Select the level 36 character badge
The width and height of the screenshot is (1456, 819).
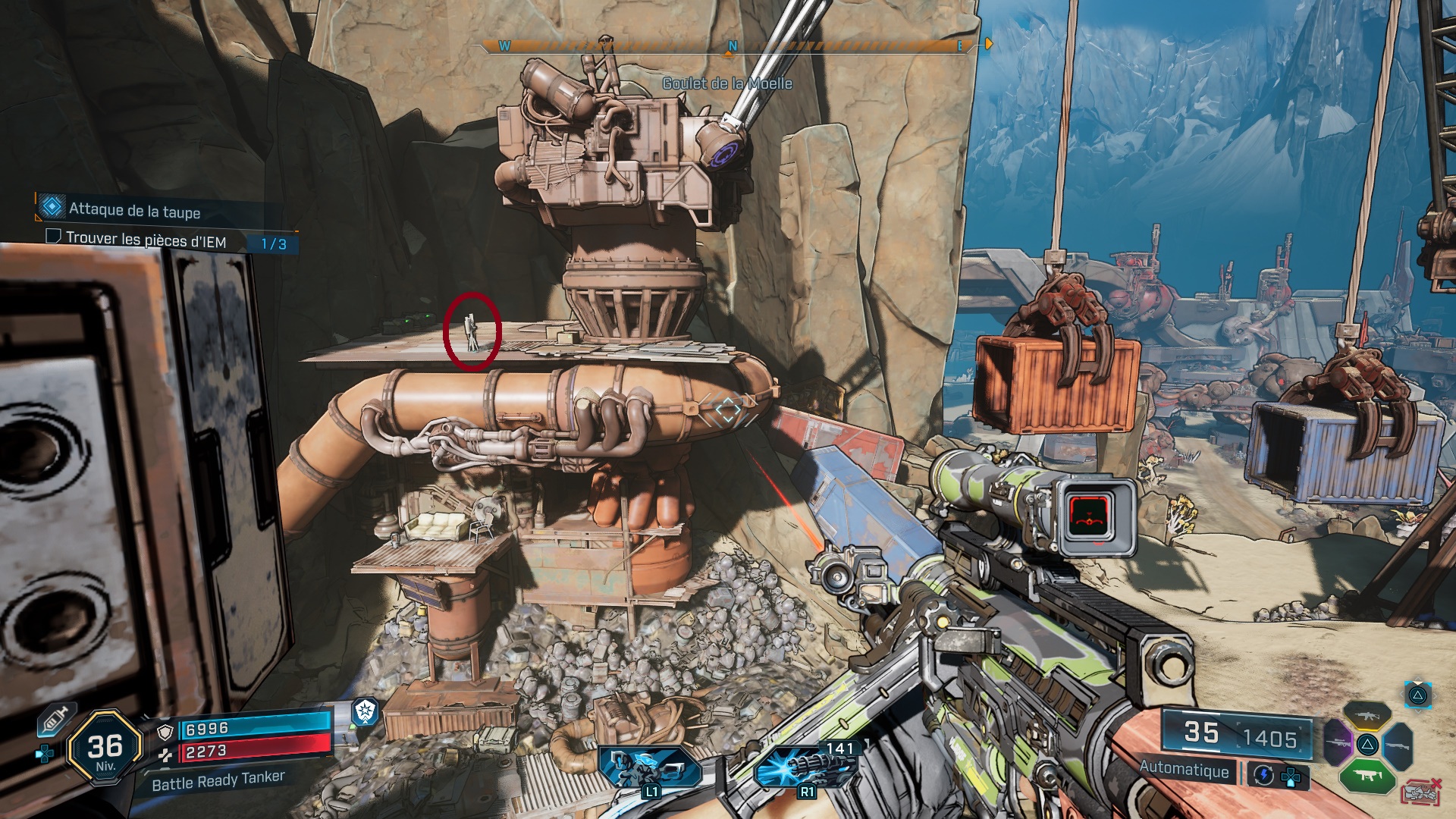105,748
